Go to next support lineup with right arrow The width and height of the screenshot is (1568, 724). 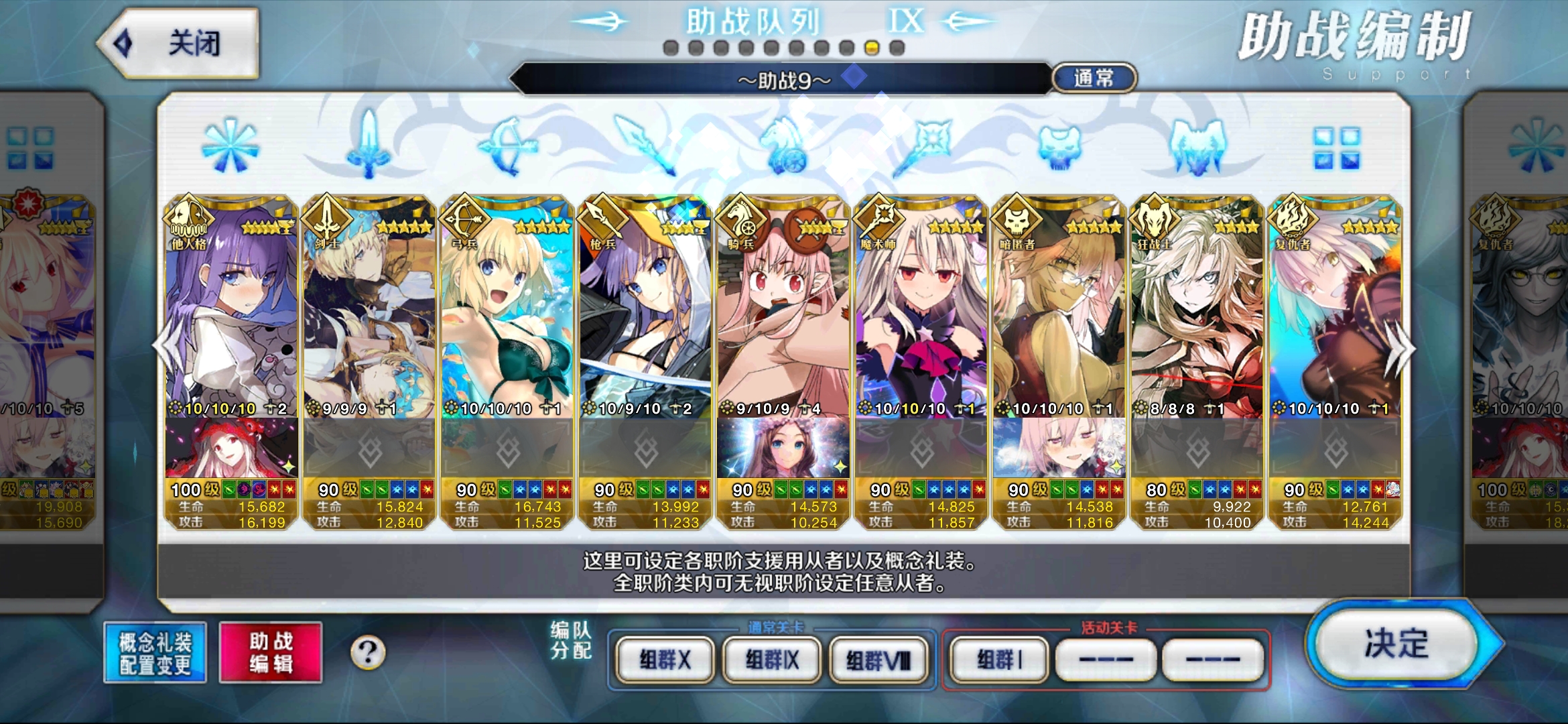1403,349
